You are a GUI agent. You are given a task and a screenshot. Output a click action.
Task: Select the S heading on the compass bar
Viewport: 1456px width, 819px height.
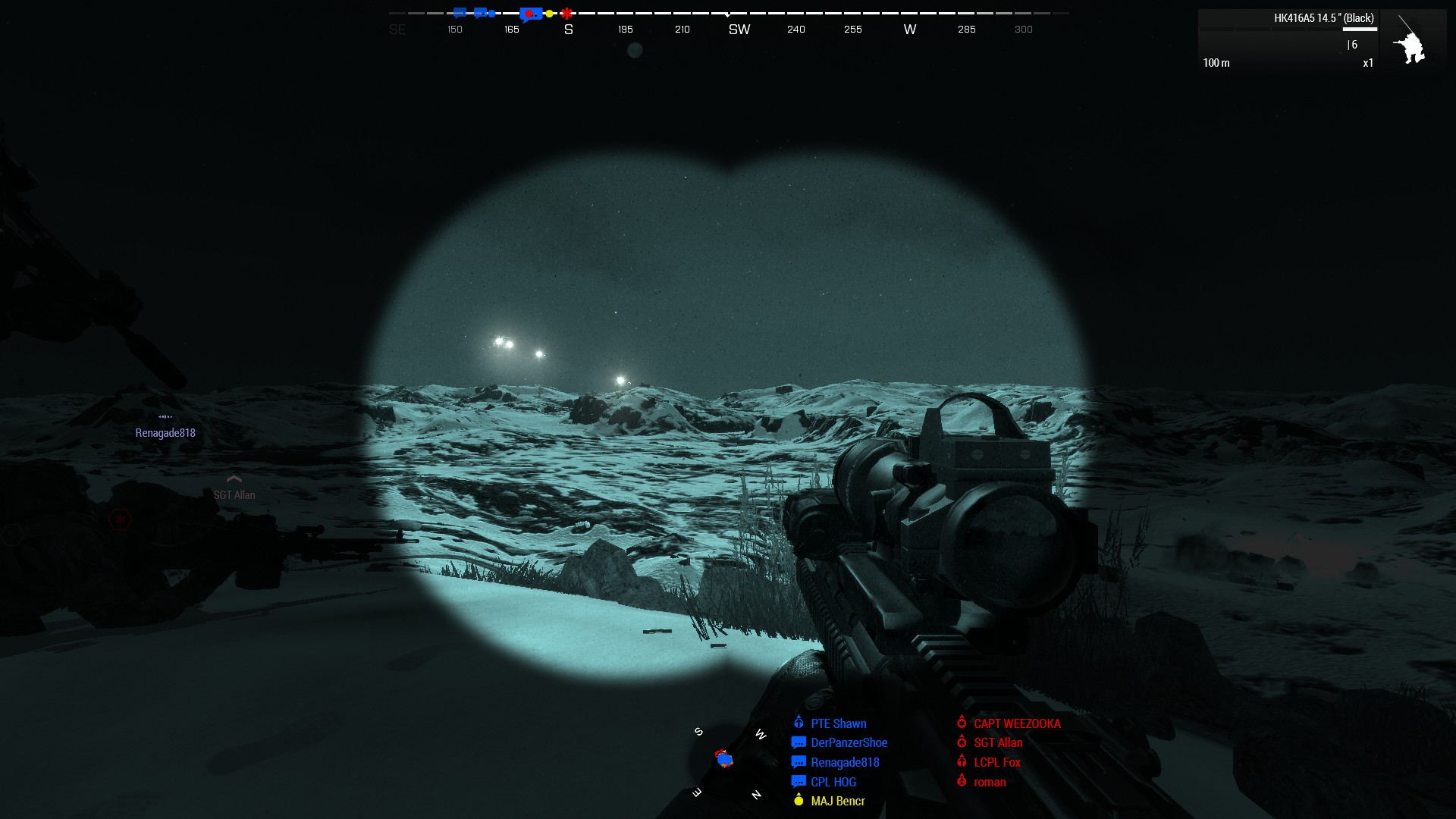[x=569, y=29]
